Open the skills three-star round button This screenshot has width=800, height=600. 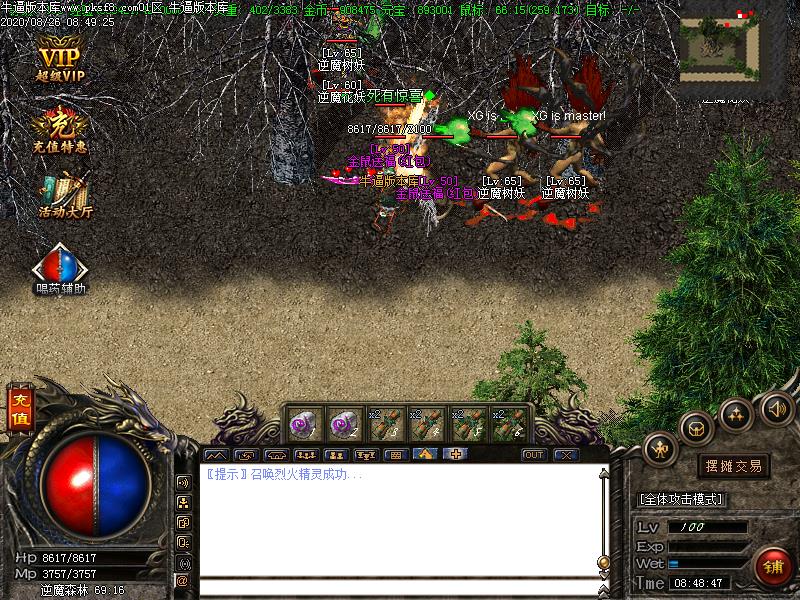pos(737,413)
